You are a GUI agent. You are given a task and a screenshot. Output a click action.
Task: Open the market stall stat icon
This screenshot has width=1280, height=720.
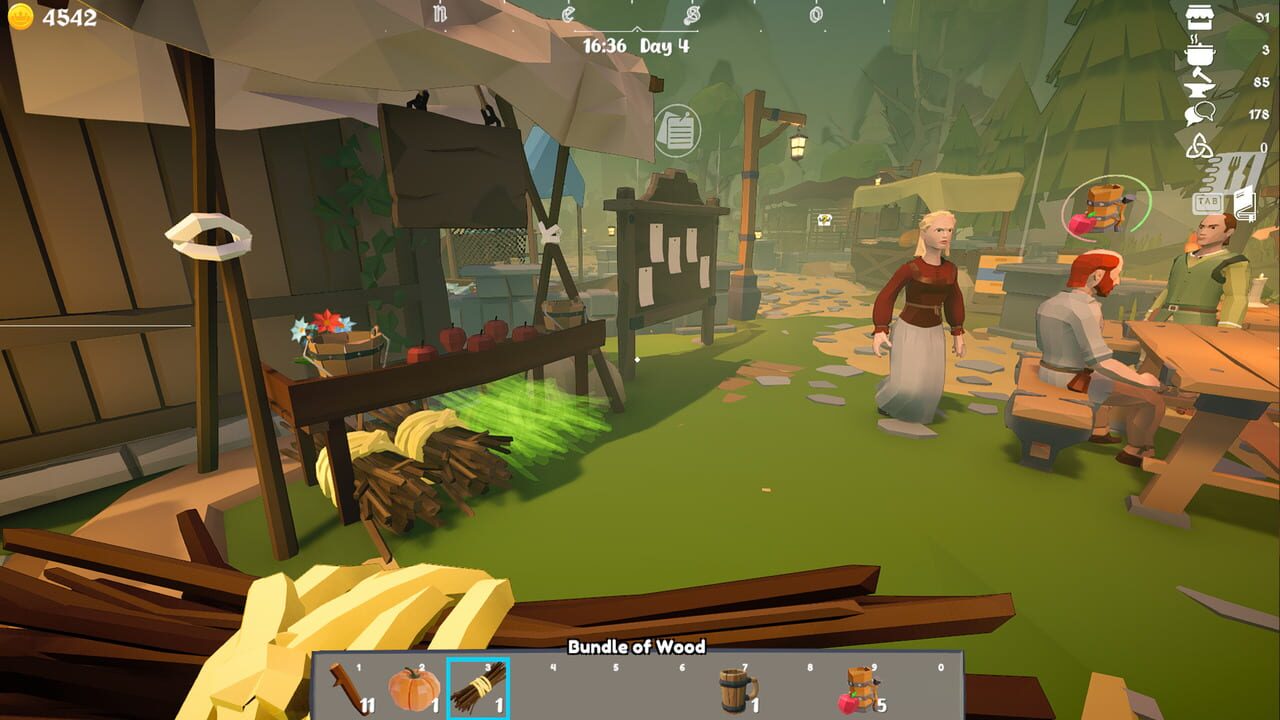coord(1199,17)
